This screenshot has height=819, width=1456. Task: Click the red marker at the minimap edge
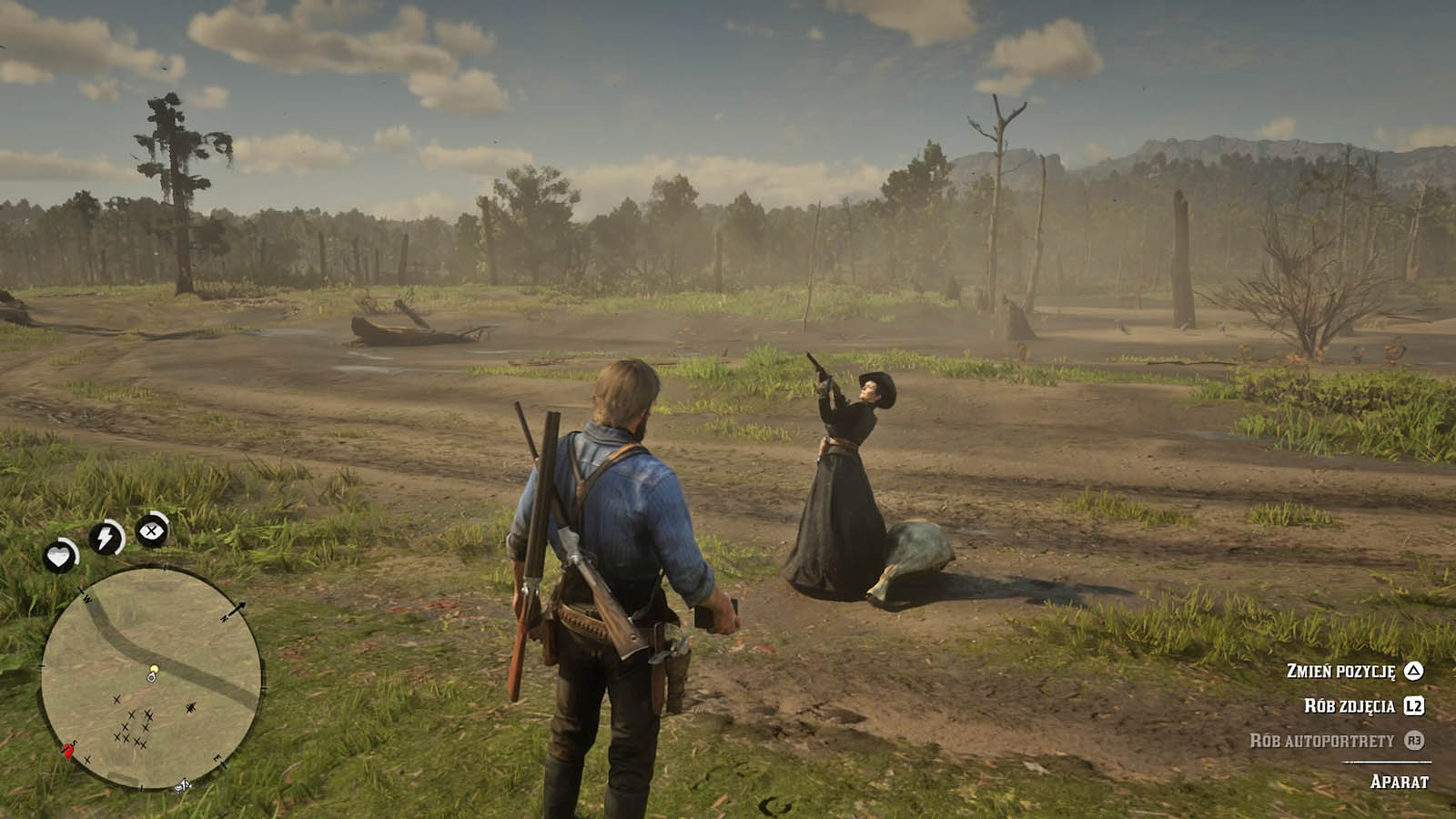coord(67,750)
